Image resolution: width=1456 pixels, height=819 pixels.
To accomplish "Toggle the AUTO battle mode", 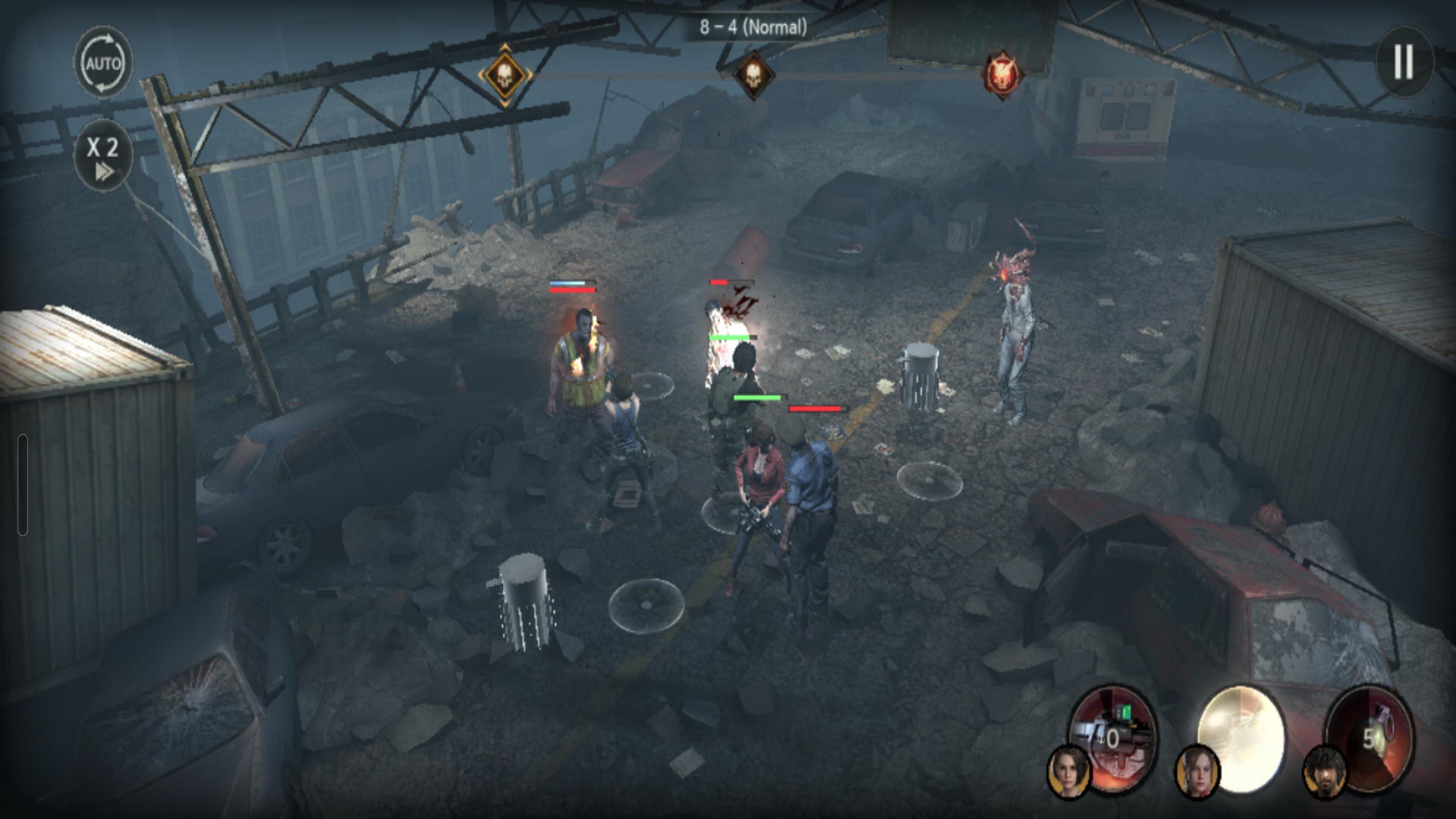I will (103, 63).
